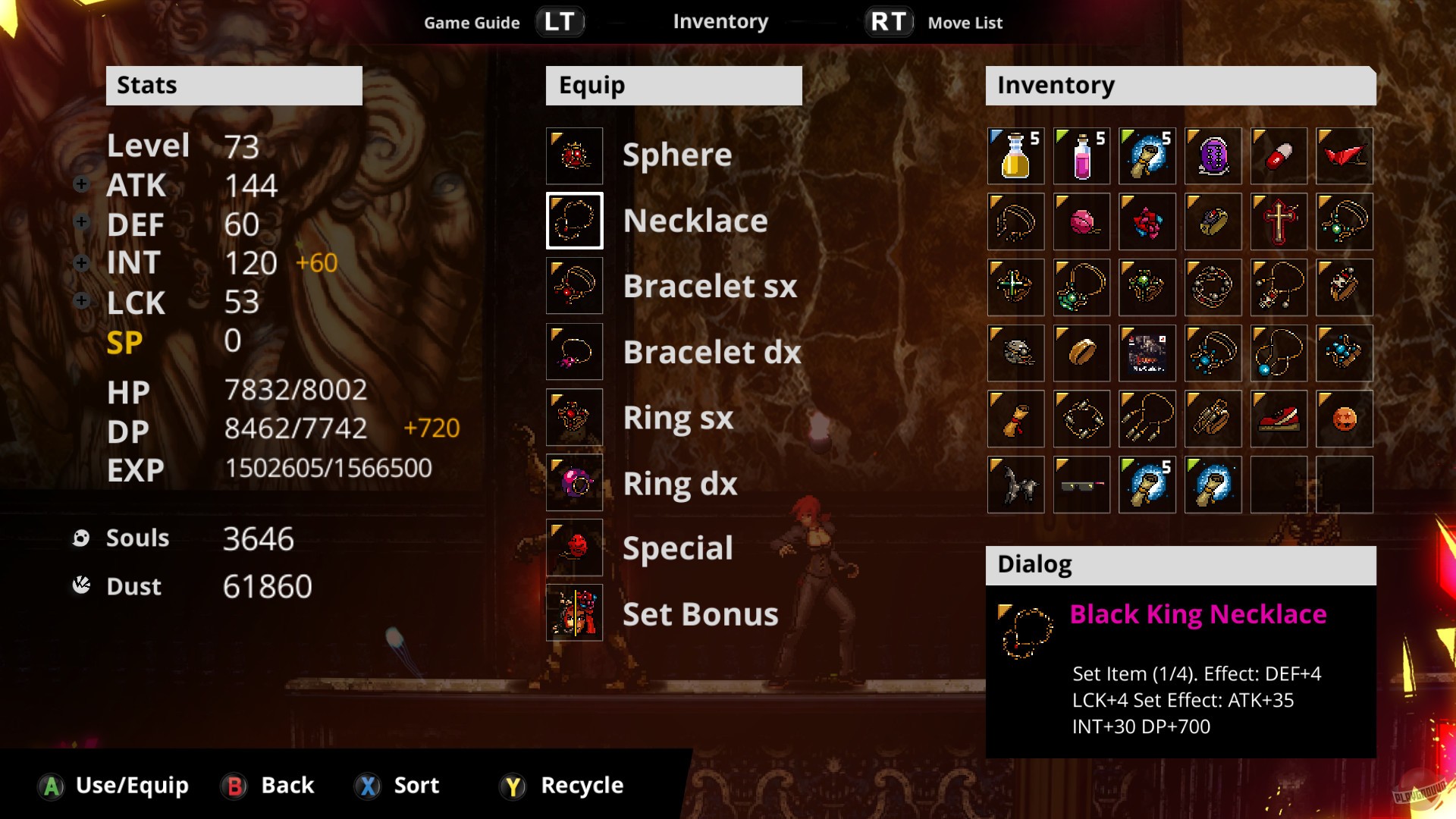Select the red-and-white pill item
This screenshot has height=819, width=1456.
[1279, 155]
